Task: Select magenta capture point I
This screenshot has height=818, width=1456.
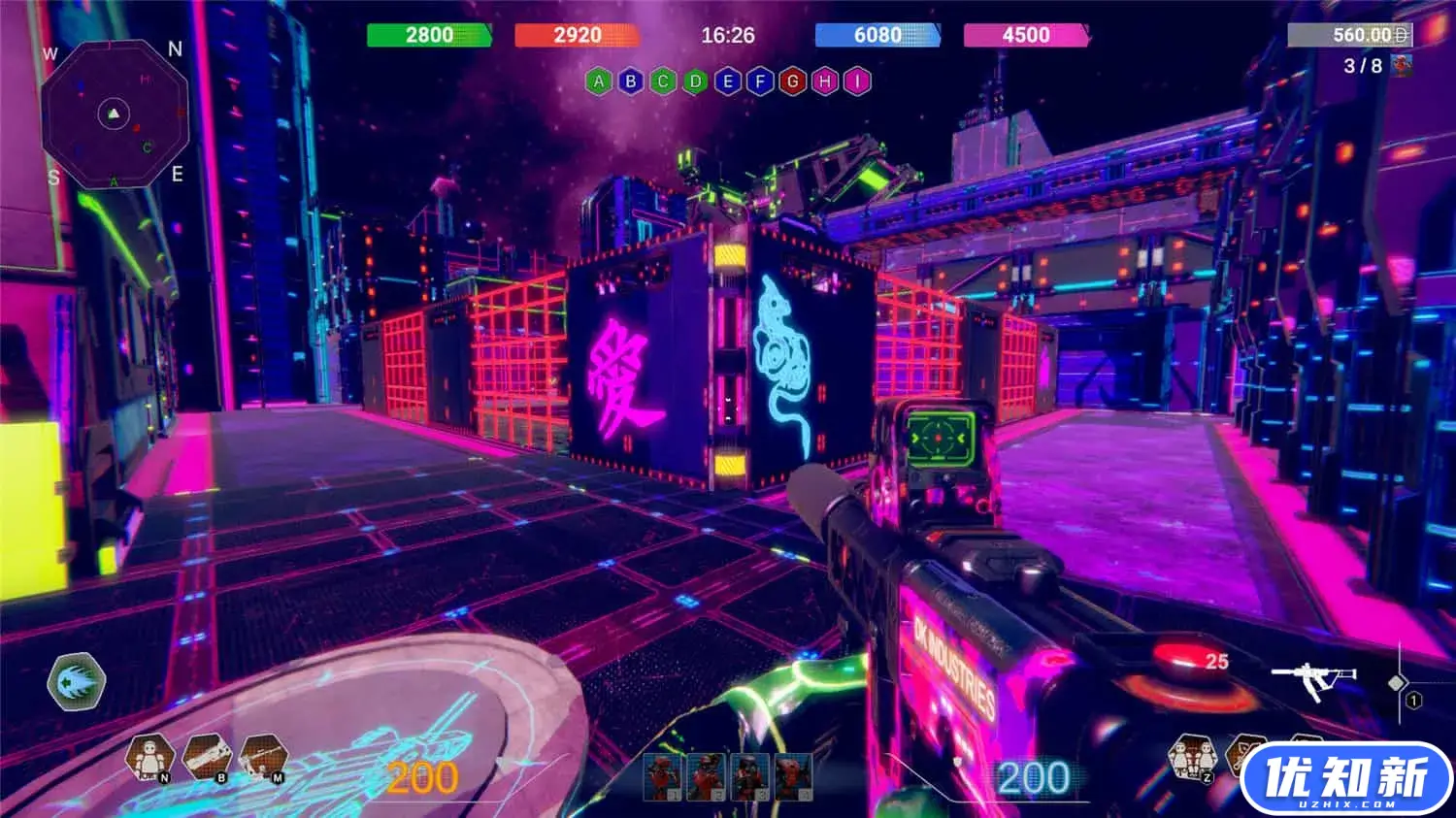Action: click(x=856, y=82)
